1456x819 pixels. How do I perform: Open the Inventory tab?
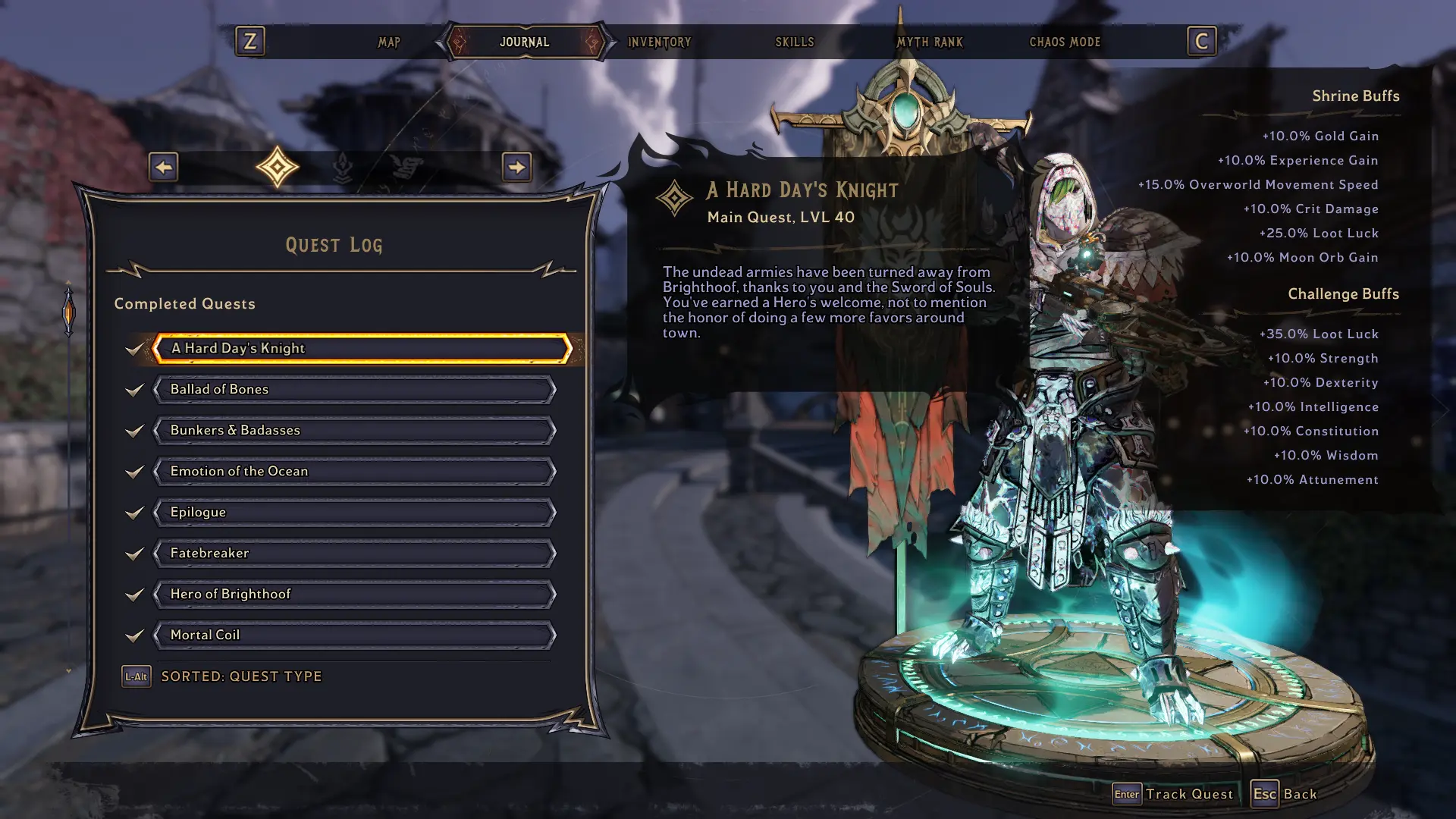click(659, 42)
